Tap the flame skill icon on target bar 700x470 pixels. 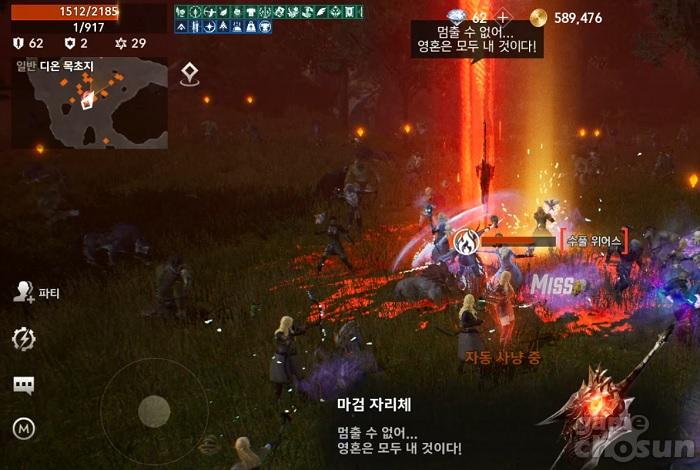(x=465, y=241)
